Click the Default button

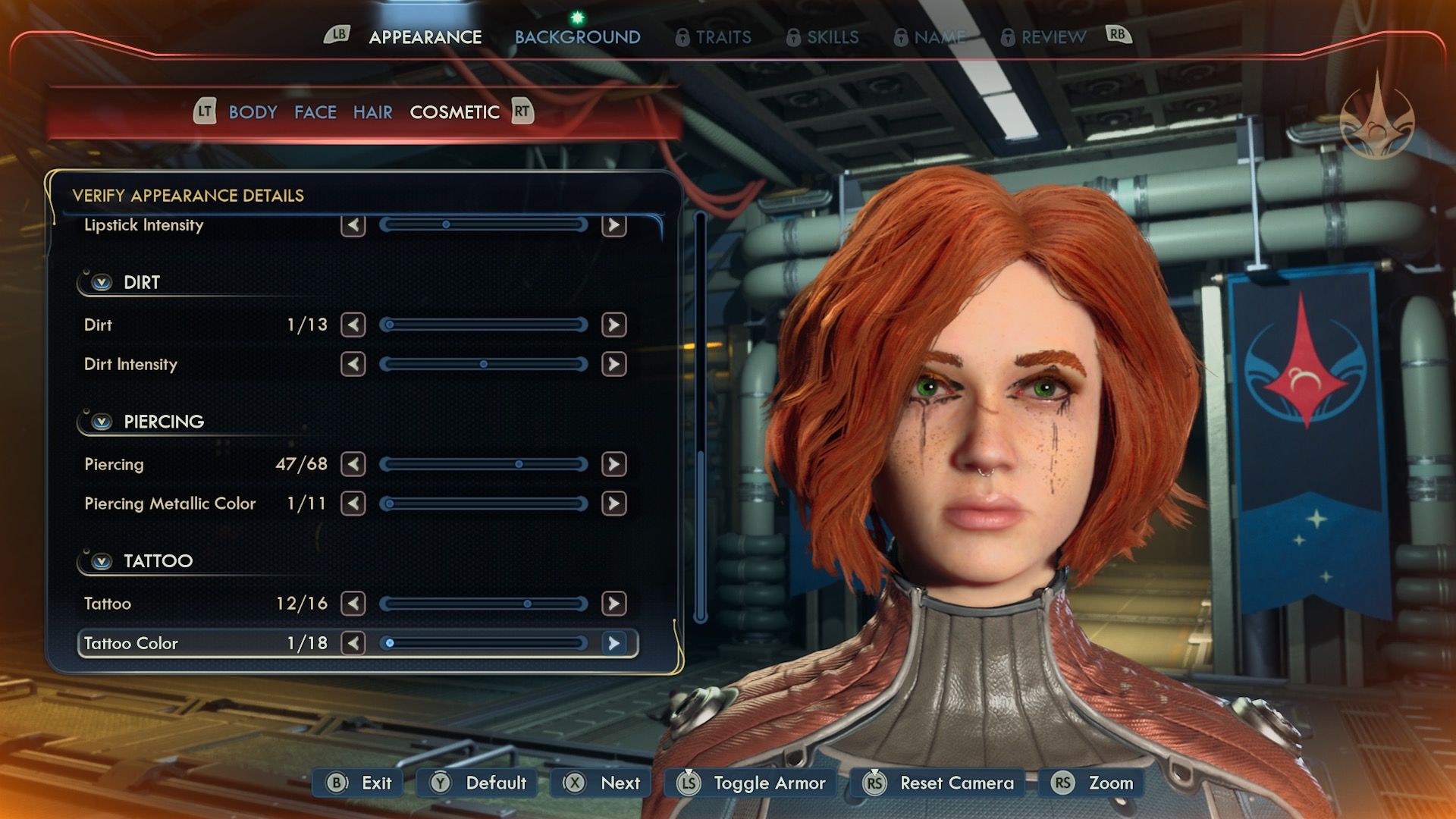tap(479, 783)
